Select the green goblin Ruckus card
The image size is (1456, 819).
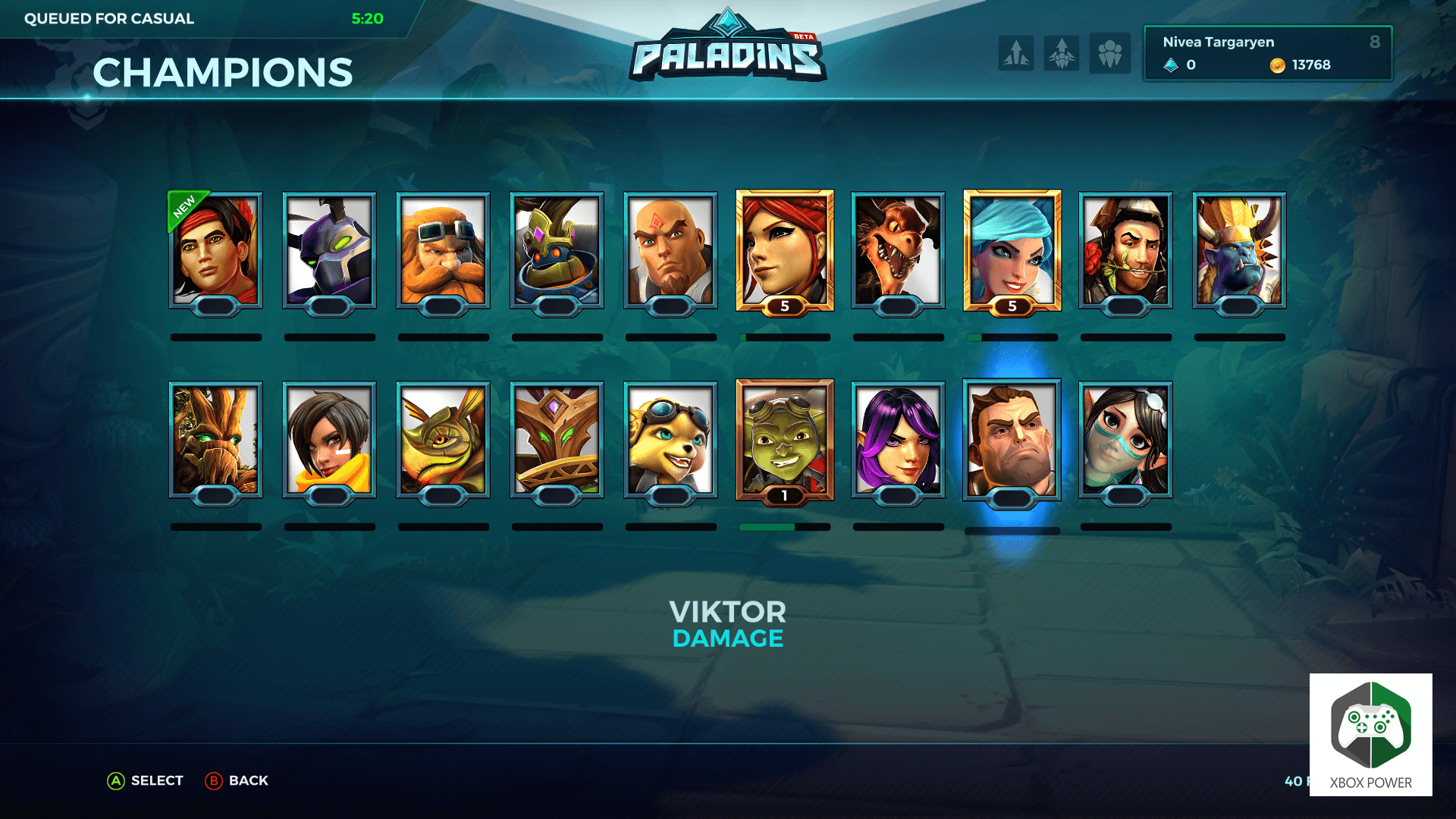pyautogui.click(x=785, y=440)
